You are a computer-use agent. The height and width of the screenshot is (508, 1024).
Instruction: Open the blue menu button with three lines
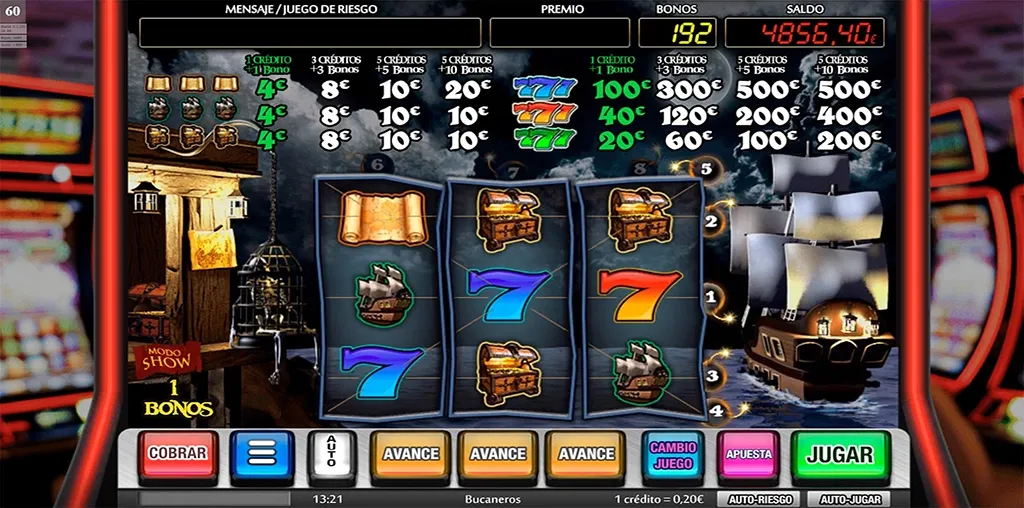(x=261, y=455)
